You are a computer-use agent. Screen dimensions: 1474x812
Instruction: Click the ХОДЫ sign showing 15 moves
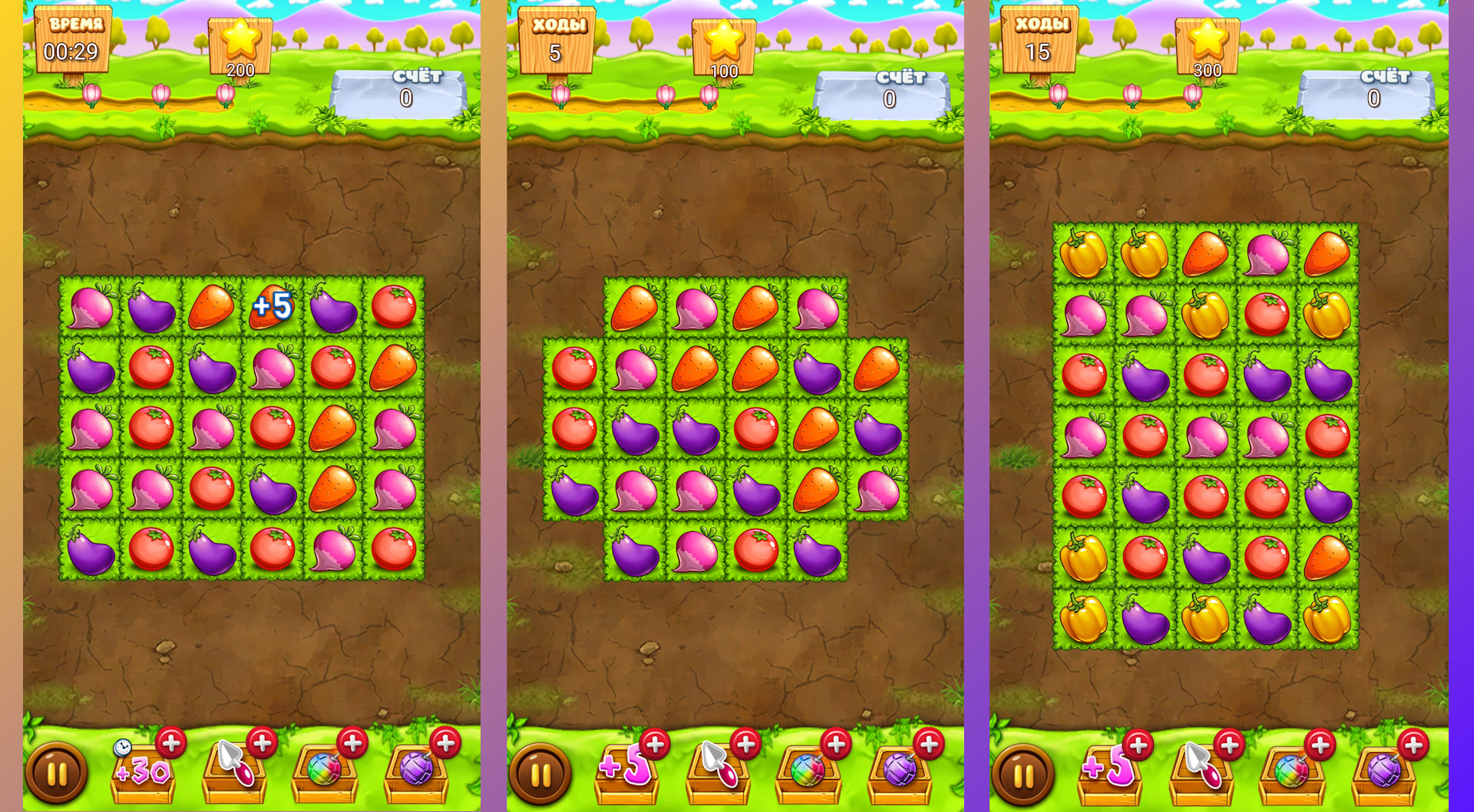1042,38
